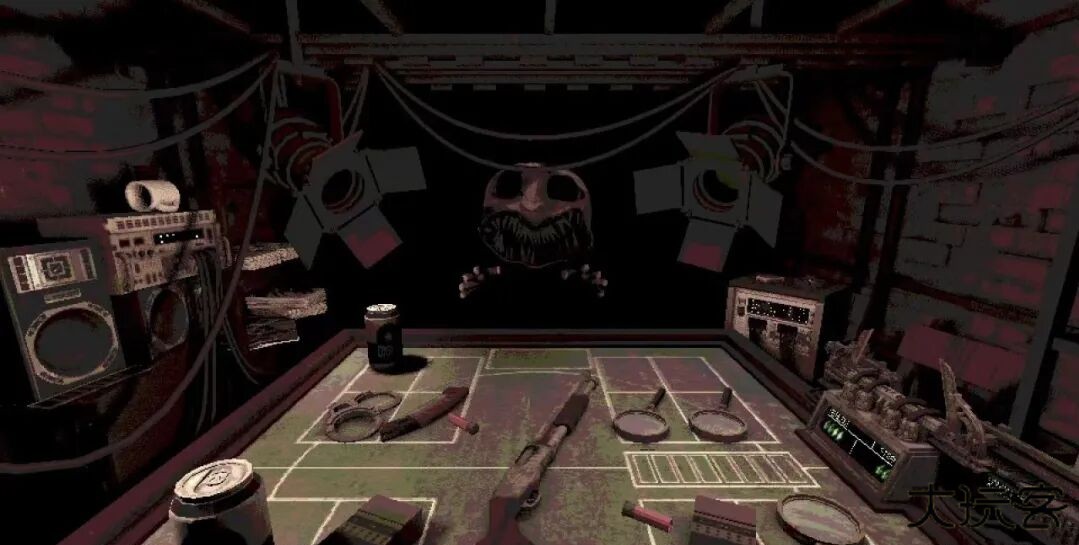This screenshot has height=545, width=1079.
Task: Use the silver beer can item
Action: 217,501
